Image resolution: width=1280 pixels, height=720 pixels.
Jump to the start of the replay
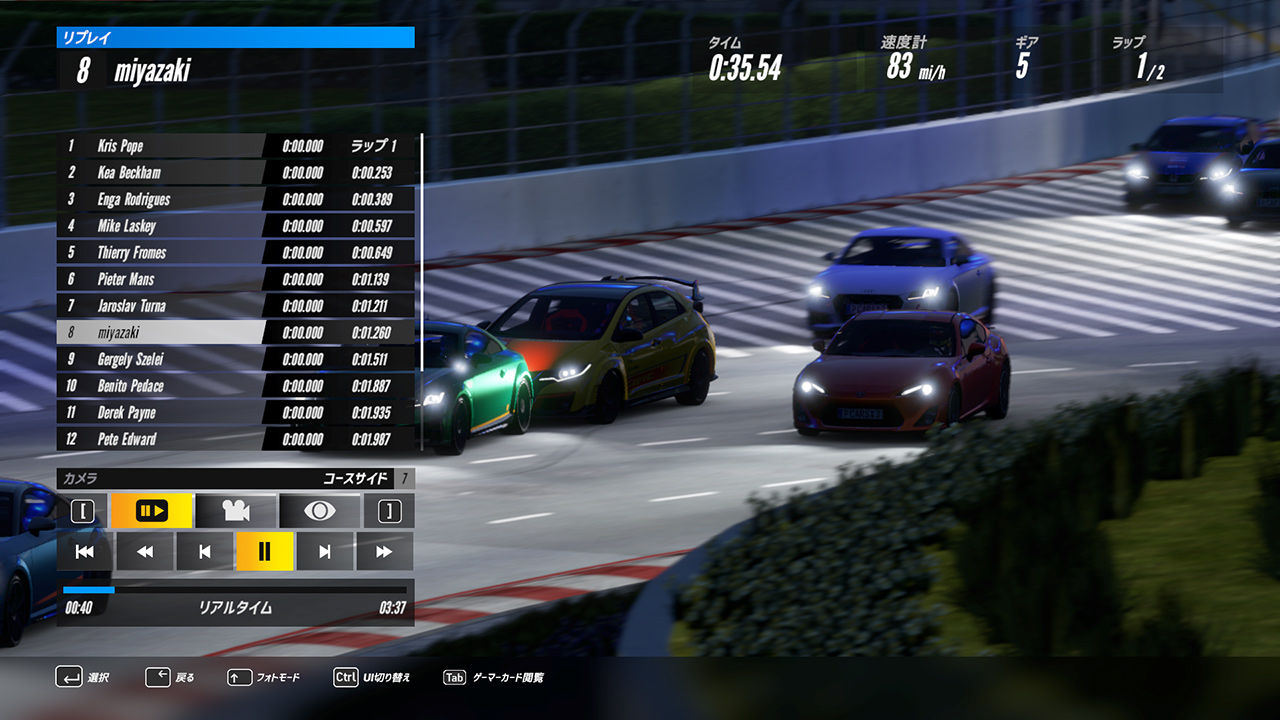[85, 551]
